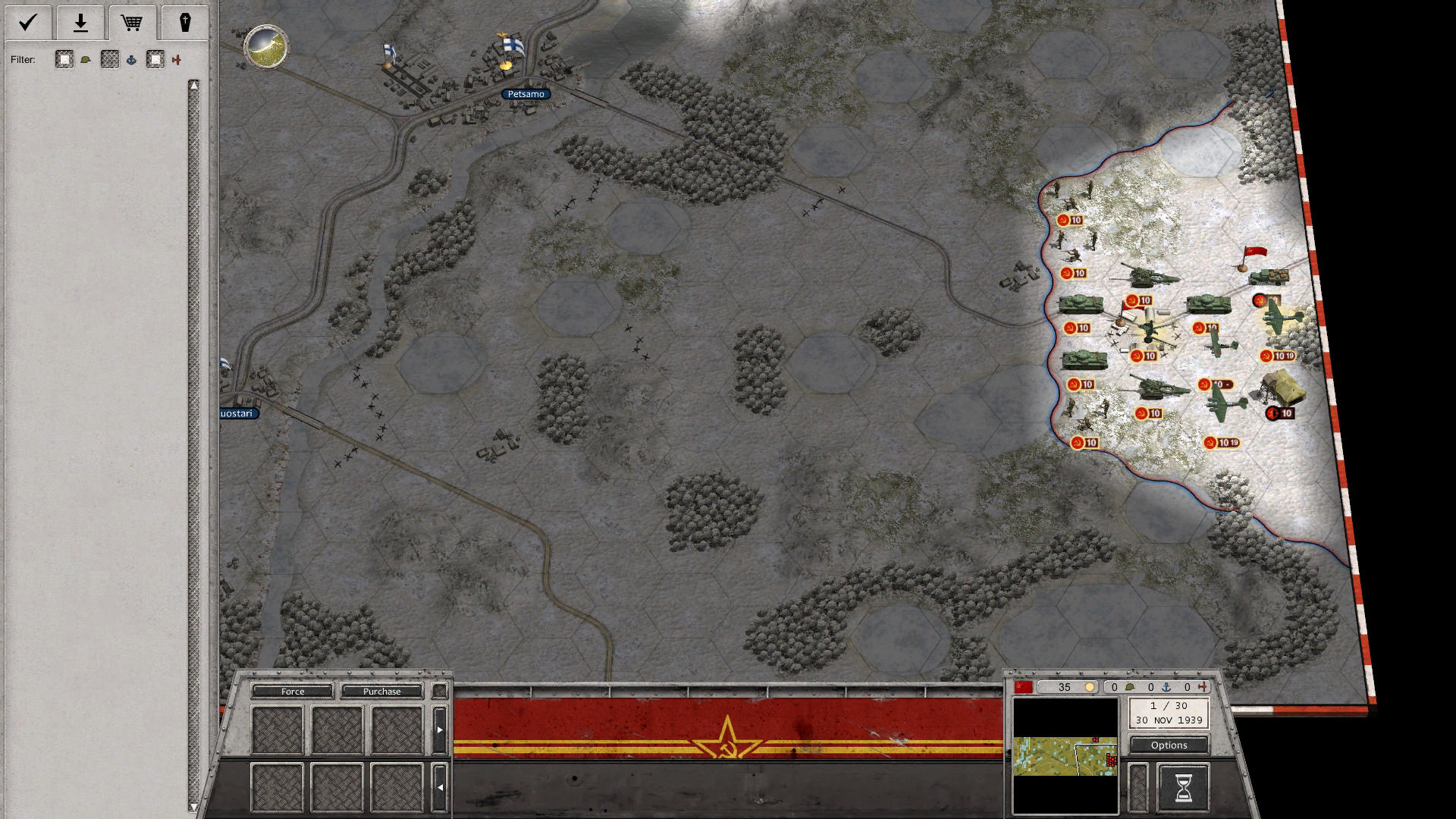Toggle the naval units filter checkbox

coord(109,59)
